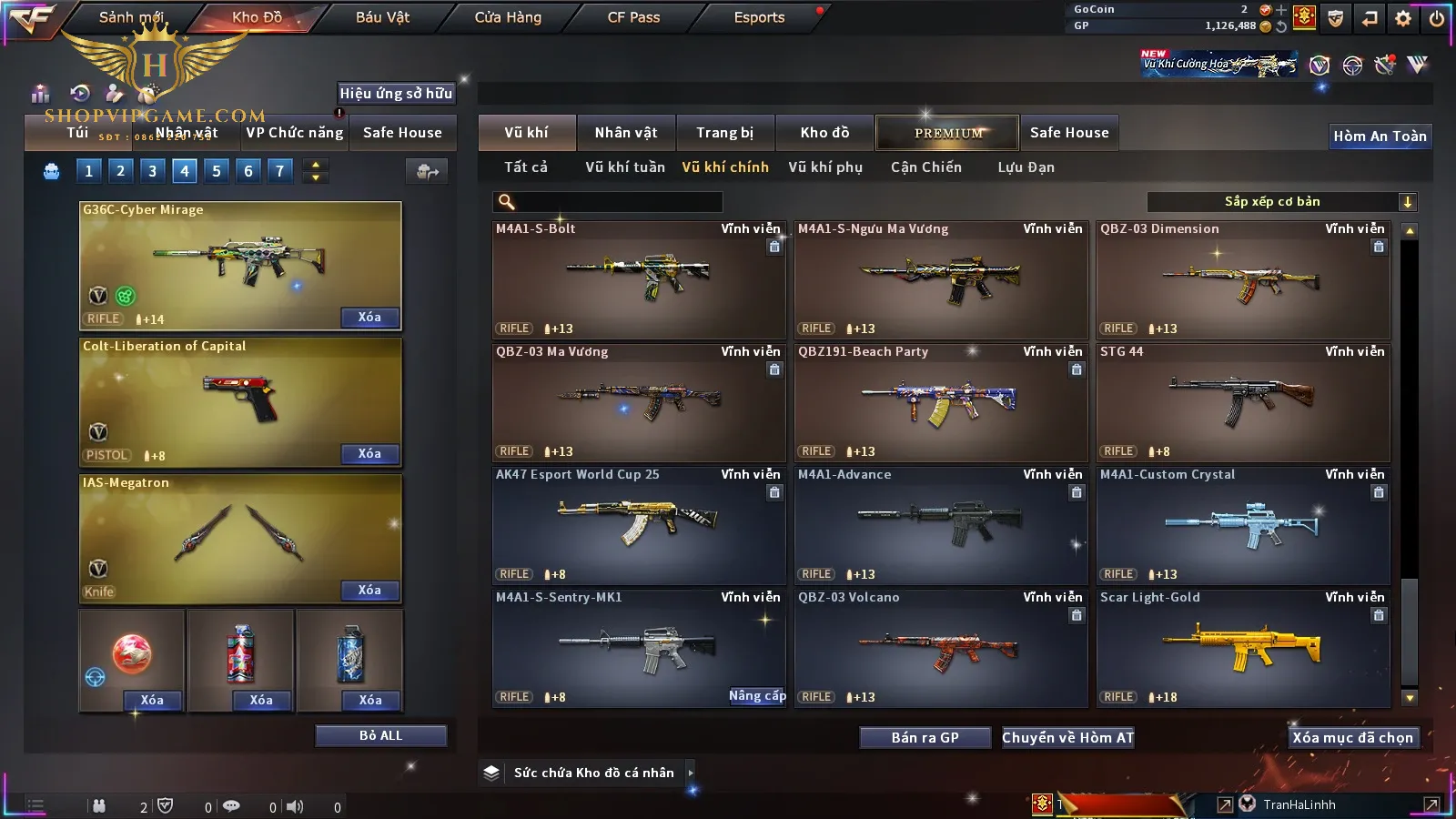The width and height of the screenshot is (1456, 819).
Task: Select the Vũ khí phụ category
Action: tap(824, 167)
